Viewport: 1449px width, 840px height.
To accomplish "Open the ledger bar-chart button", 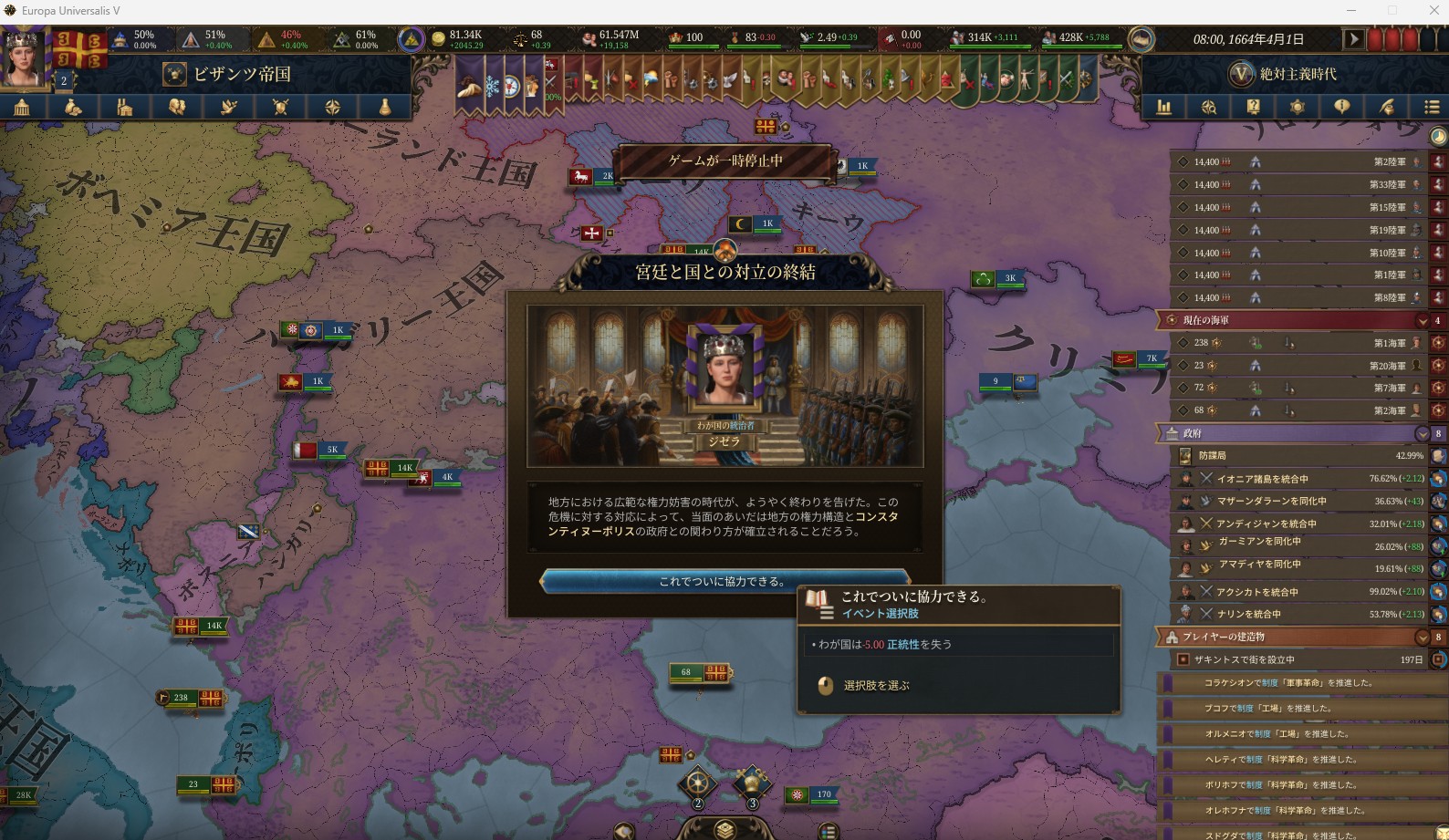I will click(1164, 107).
